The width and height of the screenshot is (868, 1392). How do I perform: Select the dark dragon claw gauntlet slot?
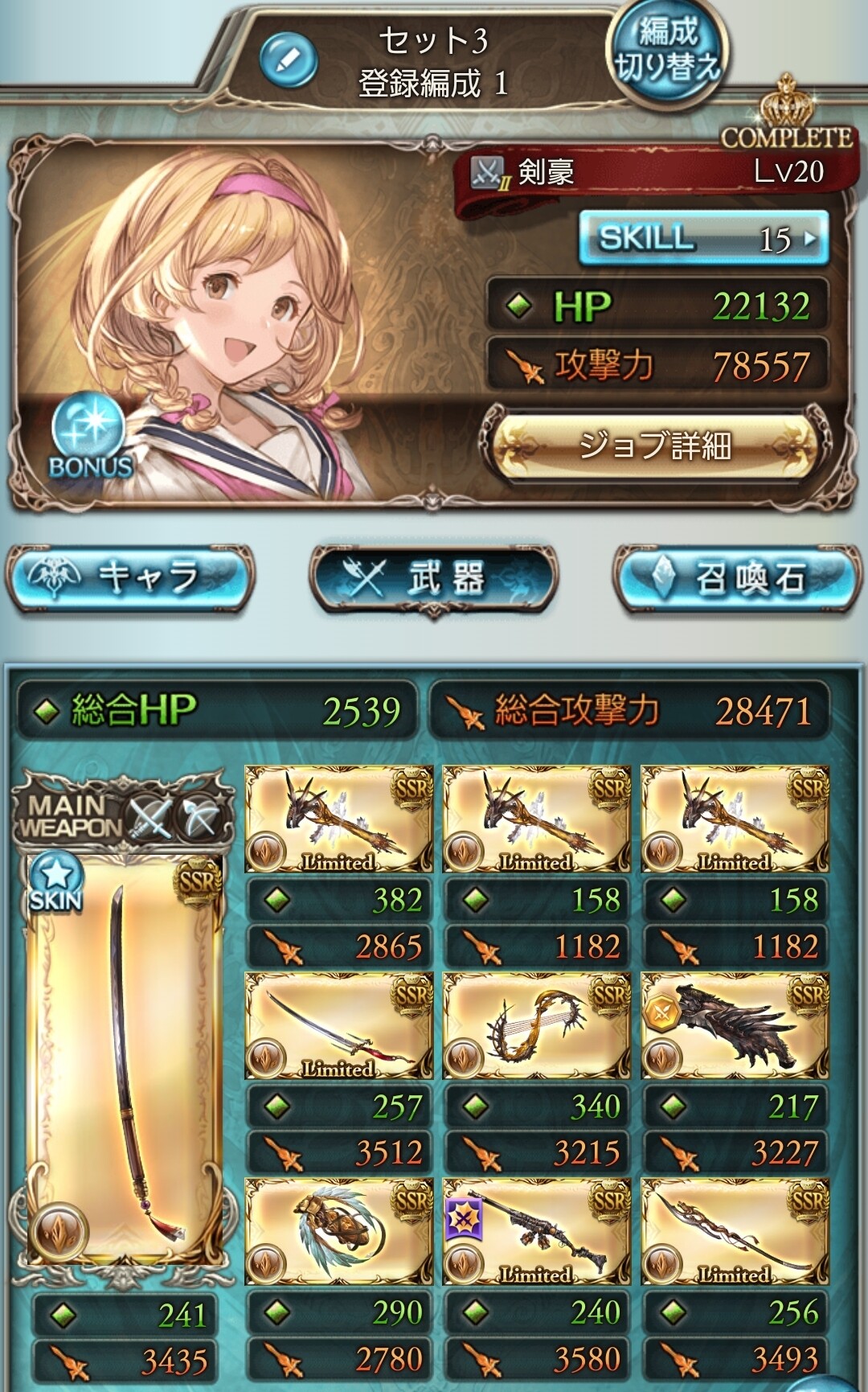pyautogui.click(x=735, y=1025)
